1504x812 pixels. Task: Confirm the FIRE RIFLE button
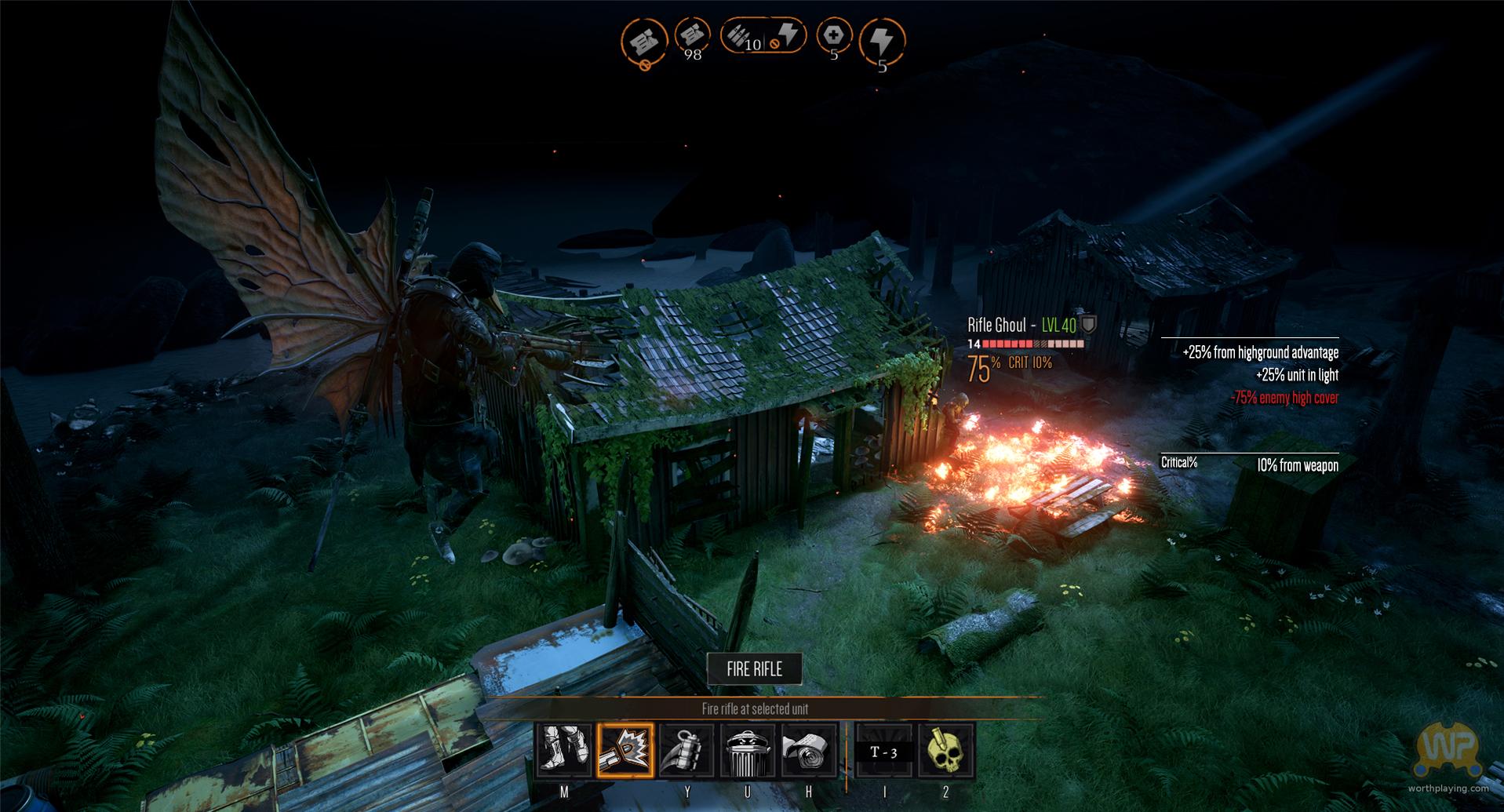tap(754, 669)
